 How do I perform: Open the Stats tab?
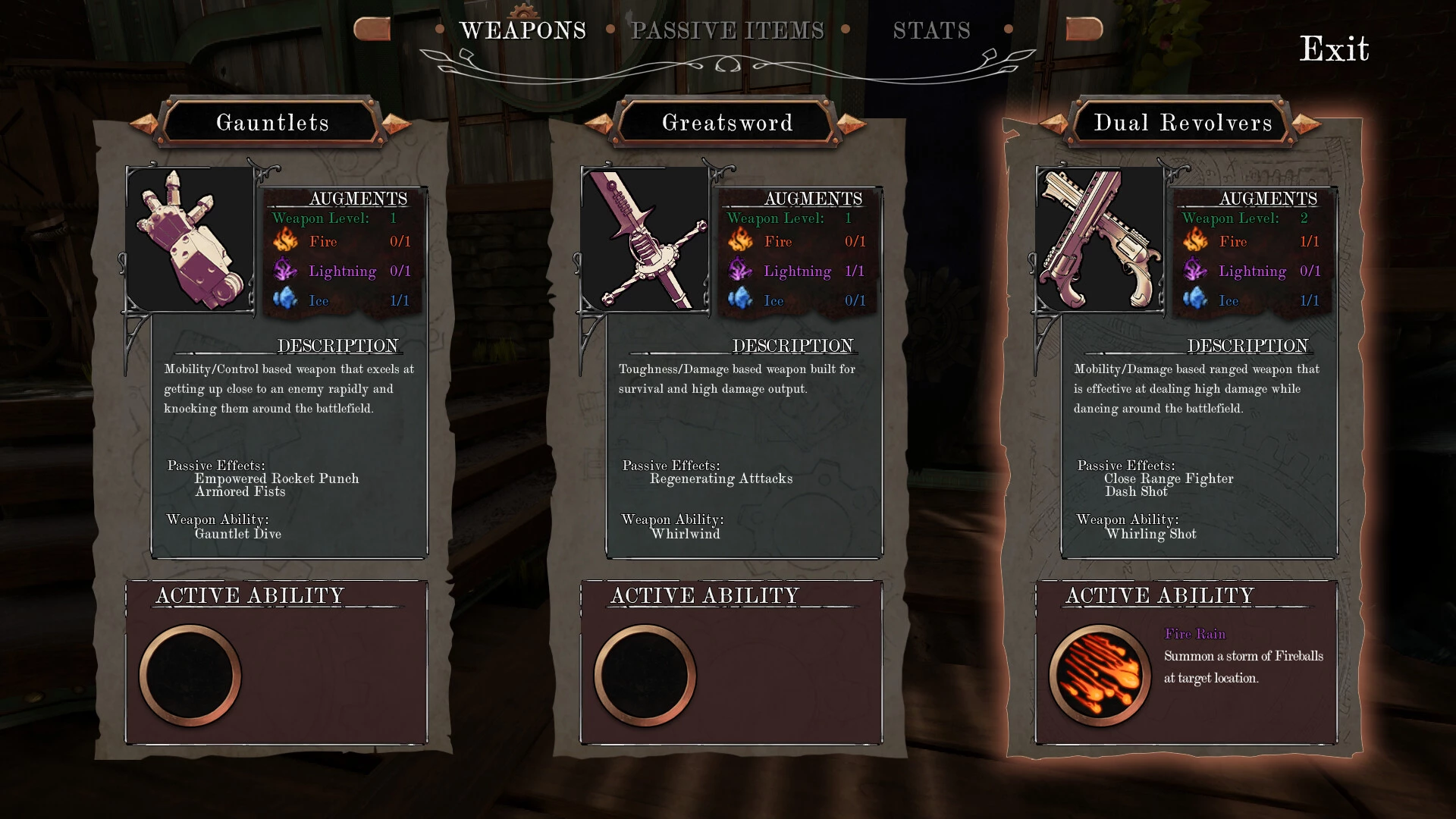[x=931, y=30]
